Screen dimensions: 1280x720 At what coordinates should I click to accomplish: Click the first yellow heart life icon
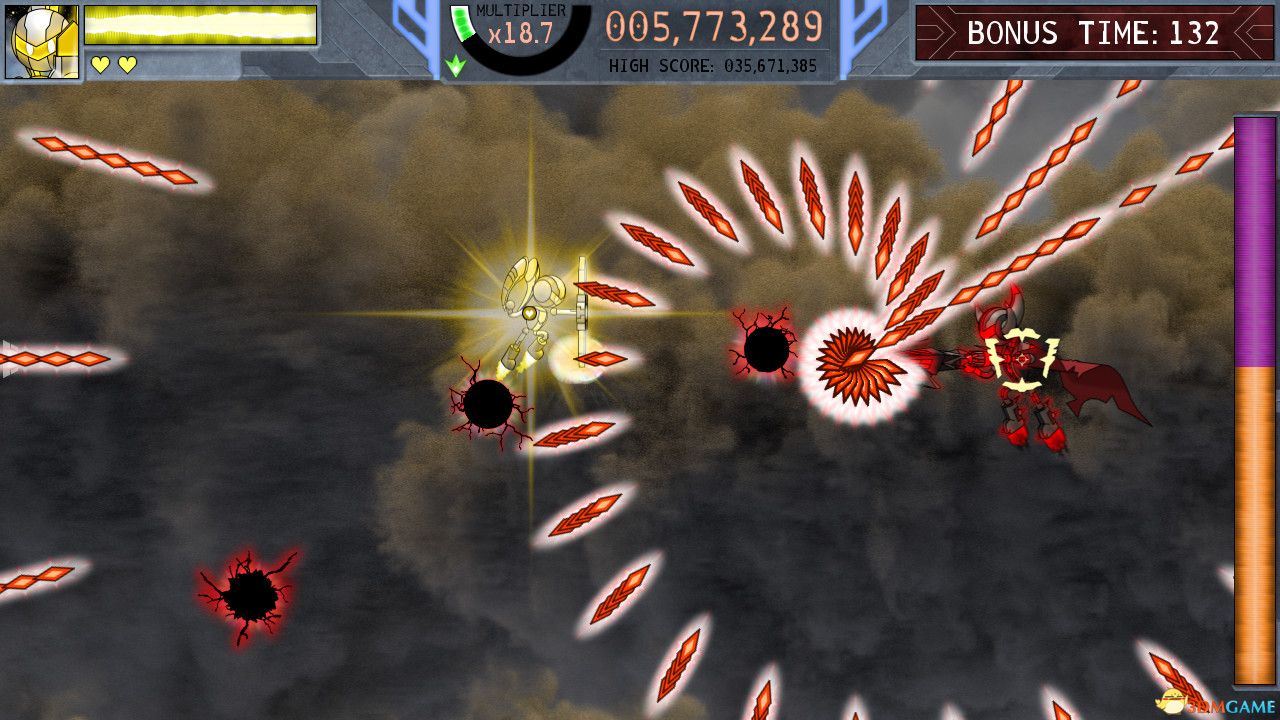tap(98, 62)
